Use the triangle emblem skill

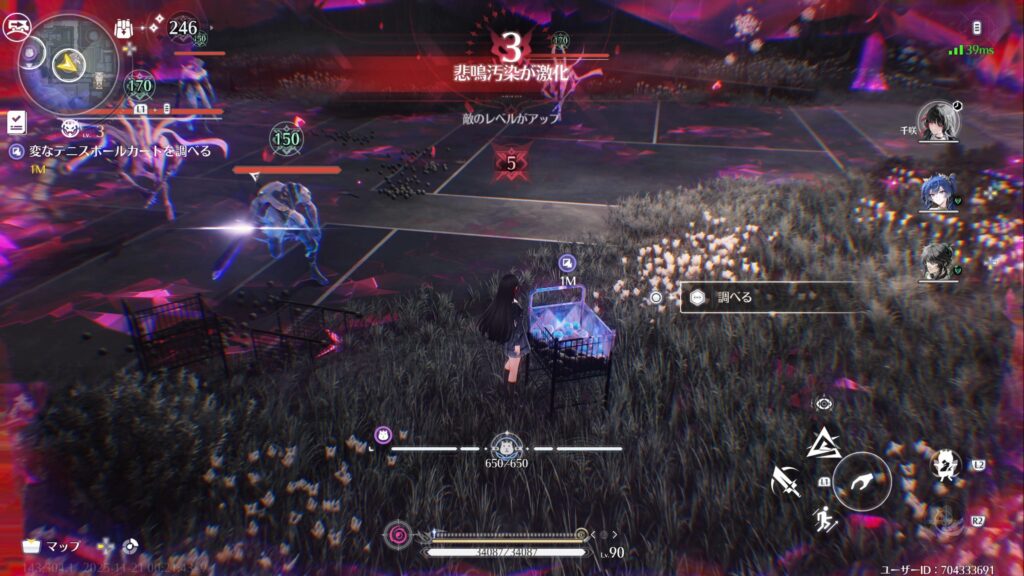[x=823, y=442]
